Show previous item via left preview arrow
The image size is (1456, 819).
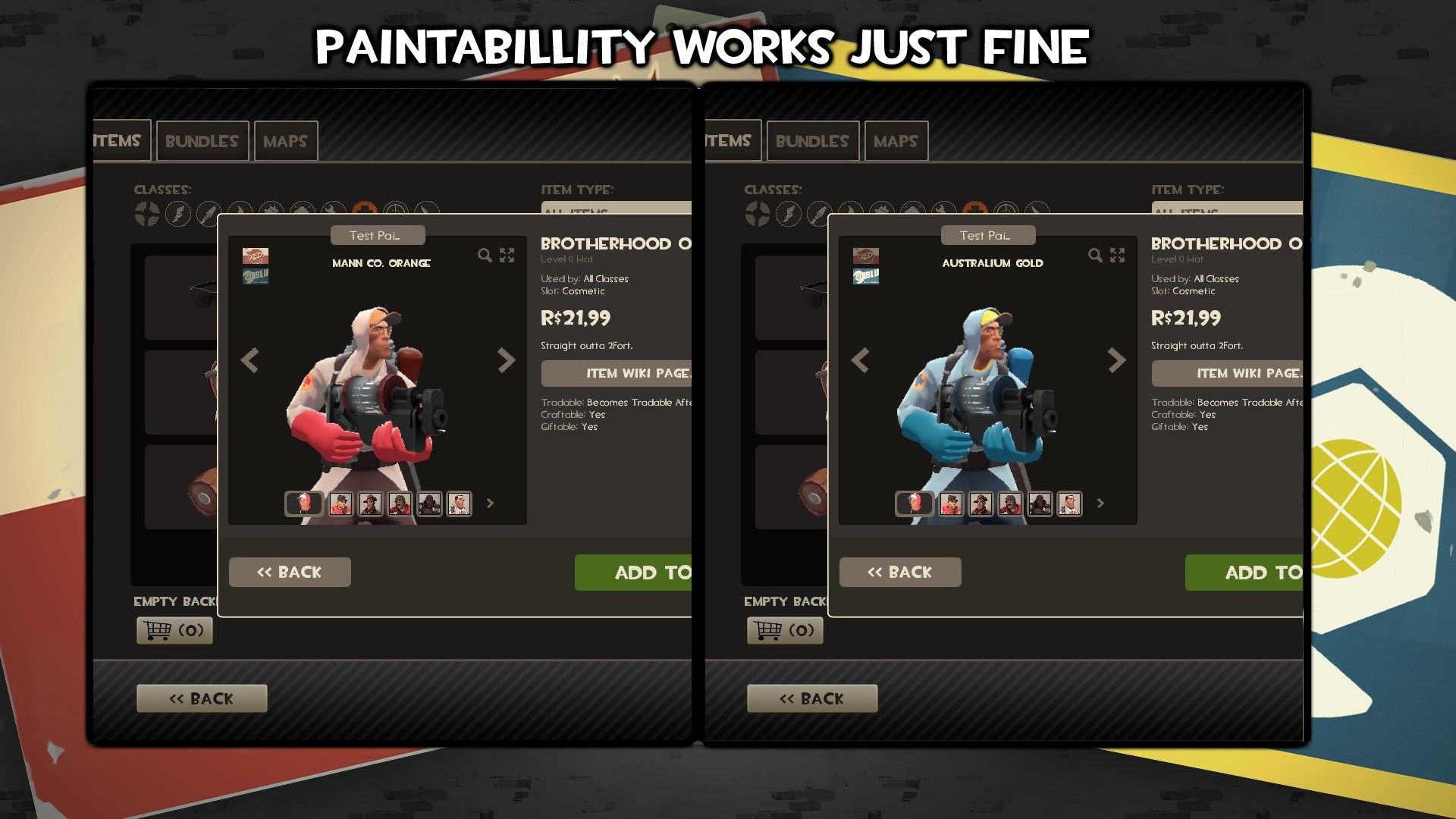pyautogui.click(x=250, y=361)
